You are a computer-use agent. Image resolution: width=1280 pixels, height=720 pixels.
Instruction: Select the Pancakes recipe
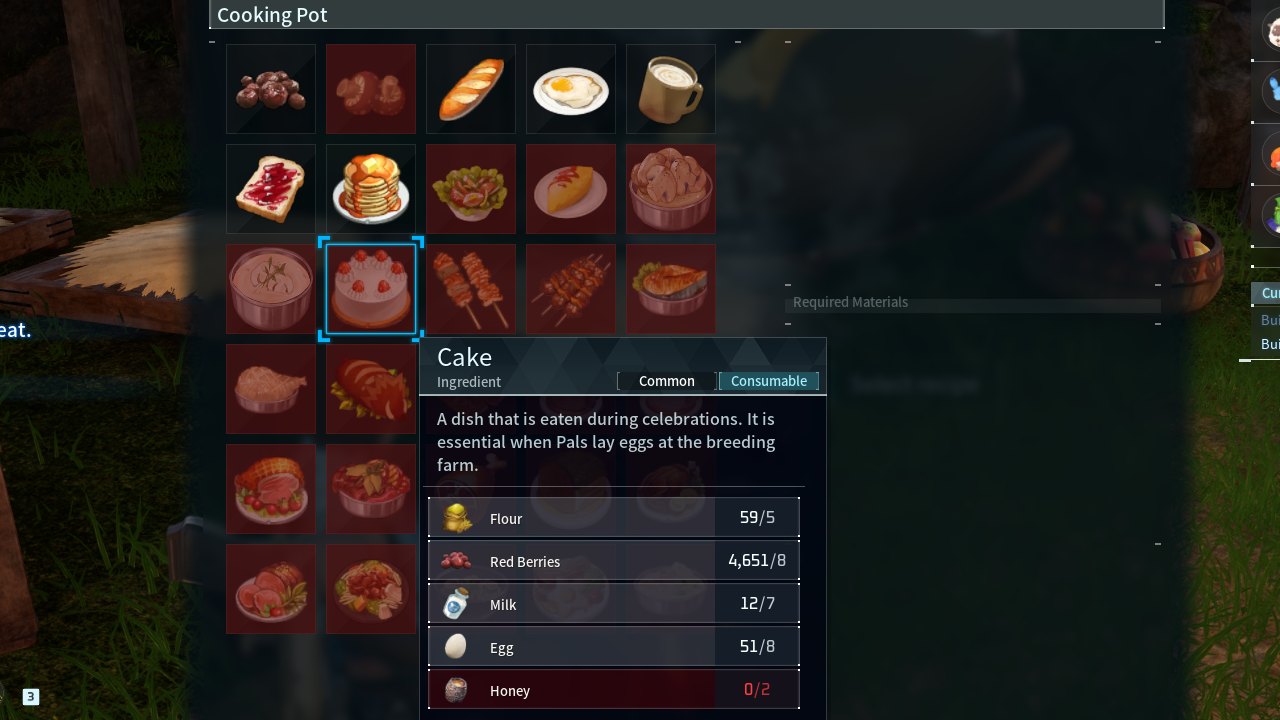371,189
